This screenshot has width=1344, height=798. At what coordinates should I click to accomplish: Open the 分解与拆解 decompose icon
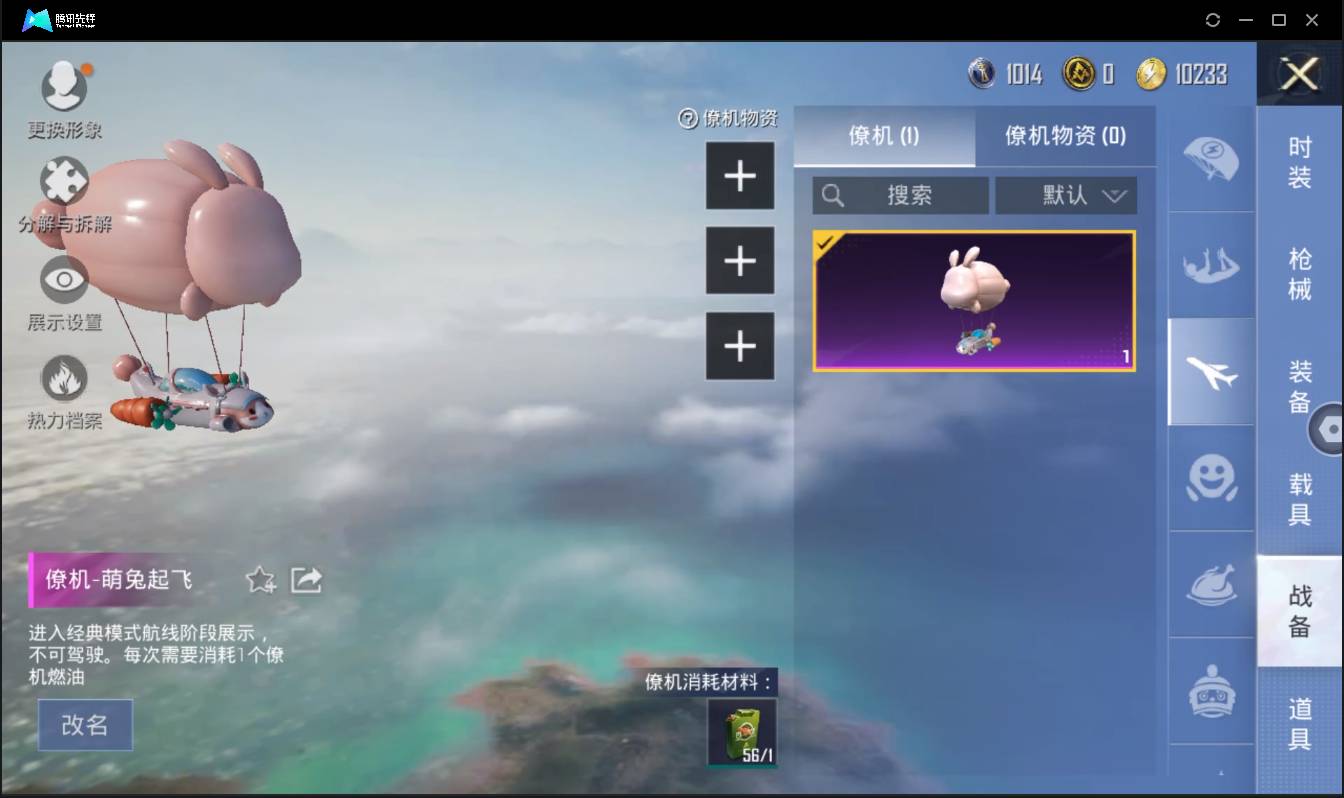[64, 180]
